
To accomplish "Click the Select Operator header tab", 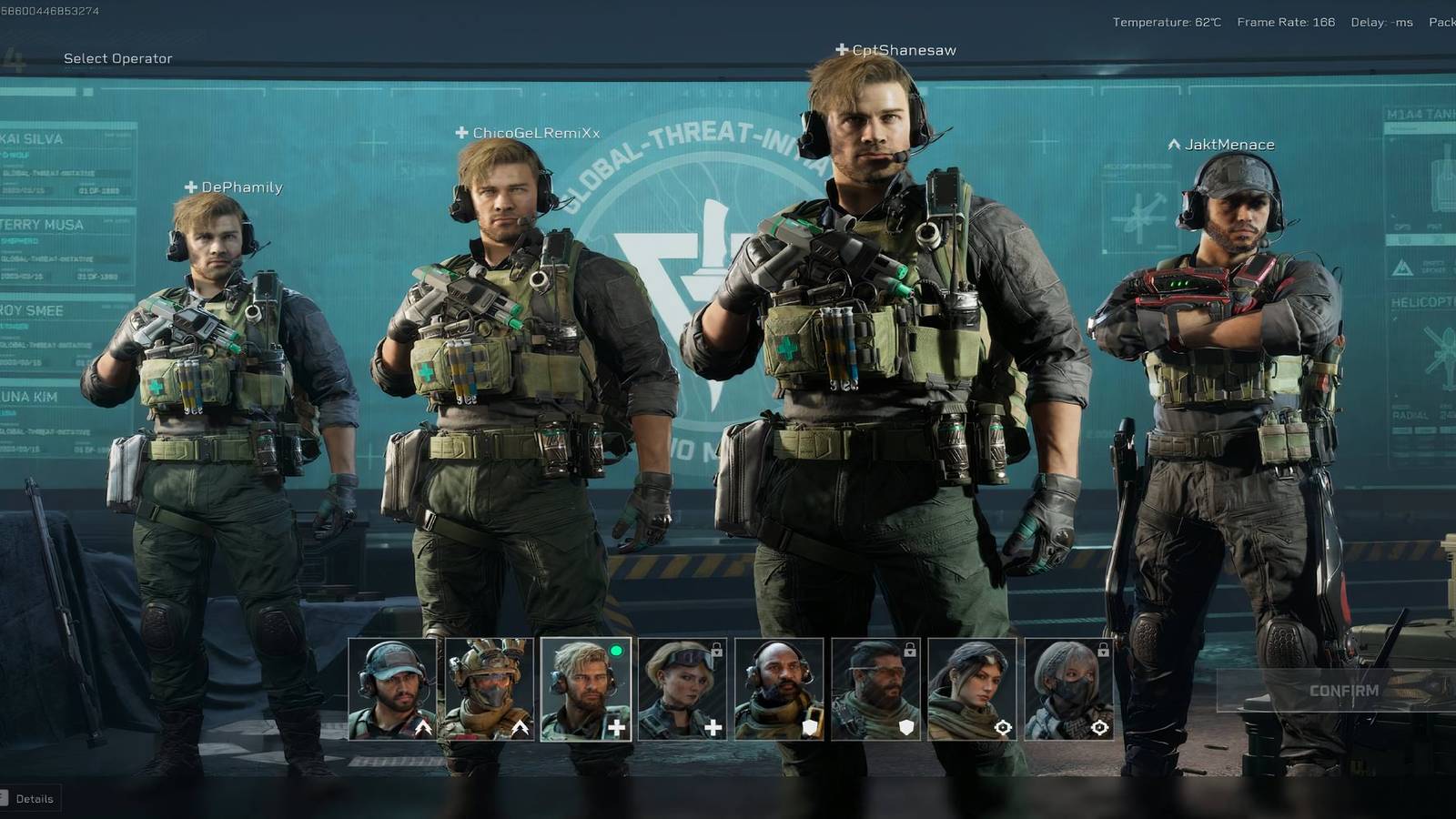I will click(116, 57).
